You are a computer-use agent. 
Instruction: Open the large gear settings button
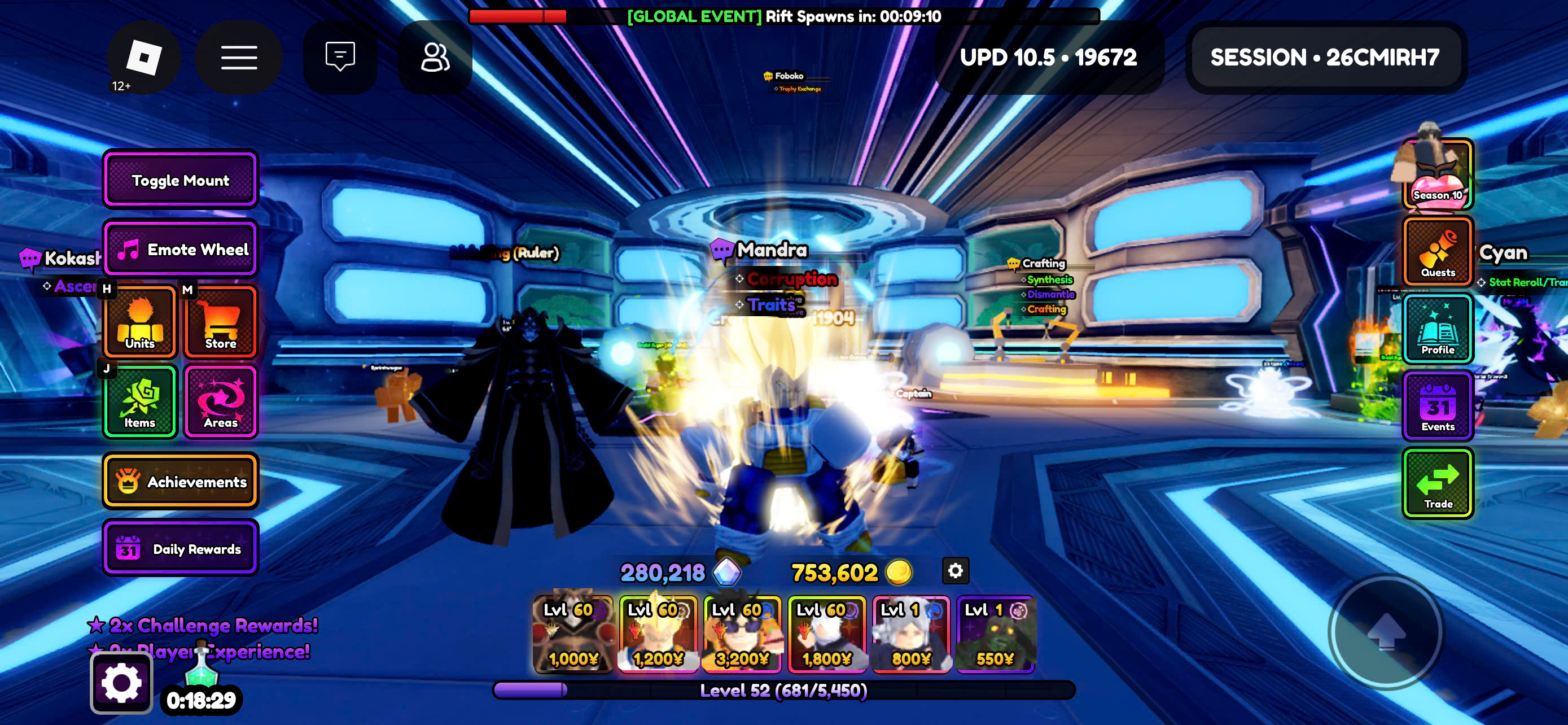tap(121, 682)
